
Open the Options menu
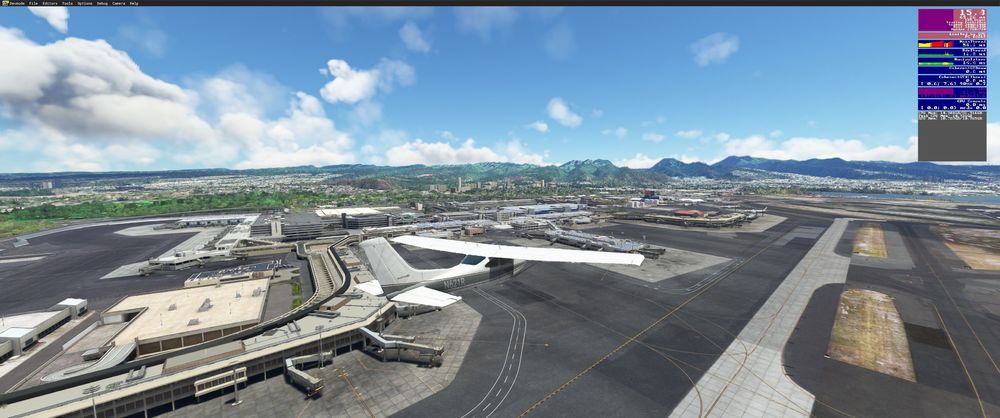pos(84,4)
